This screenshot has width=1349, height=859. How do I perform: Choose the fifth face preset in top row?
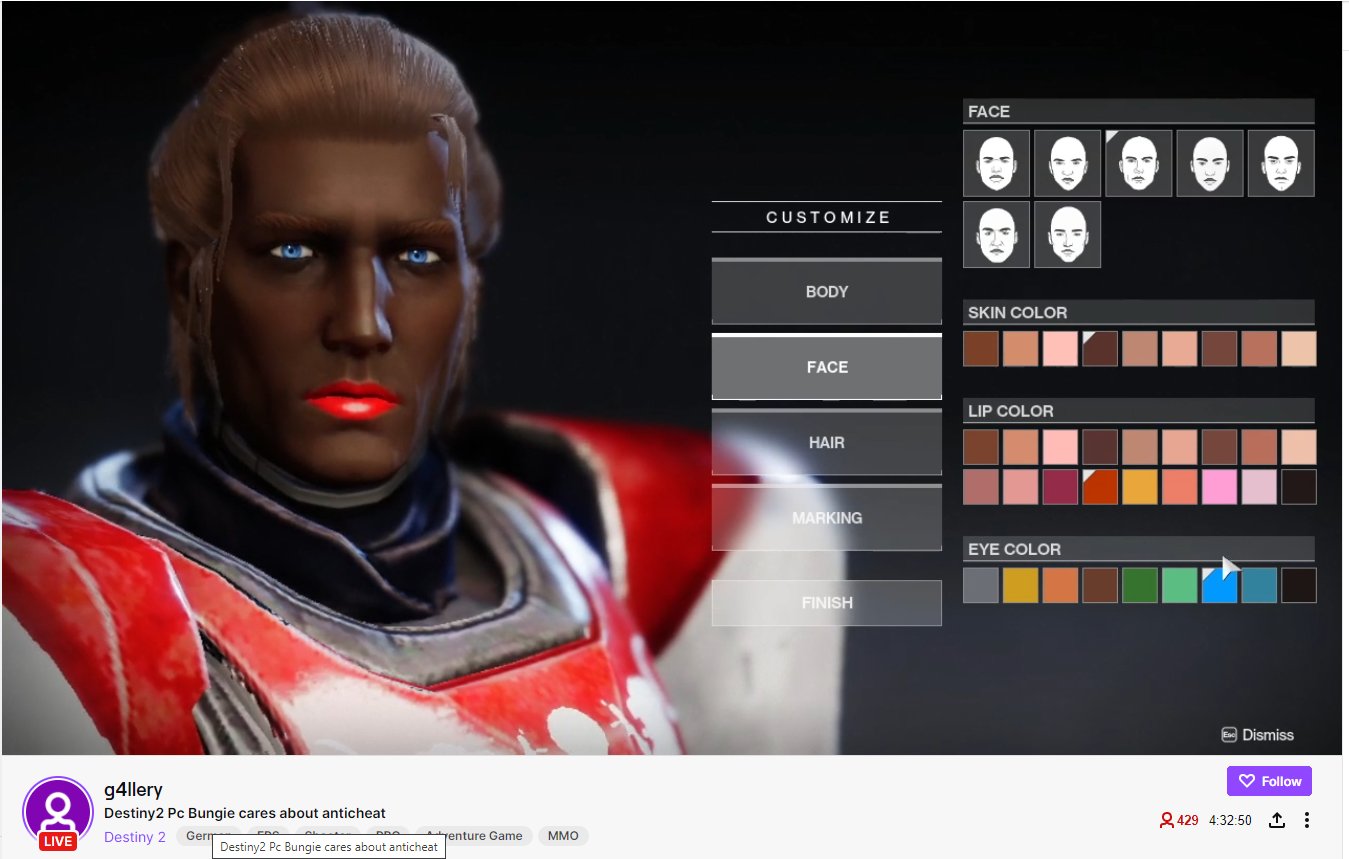coord(1280,162)
